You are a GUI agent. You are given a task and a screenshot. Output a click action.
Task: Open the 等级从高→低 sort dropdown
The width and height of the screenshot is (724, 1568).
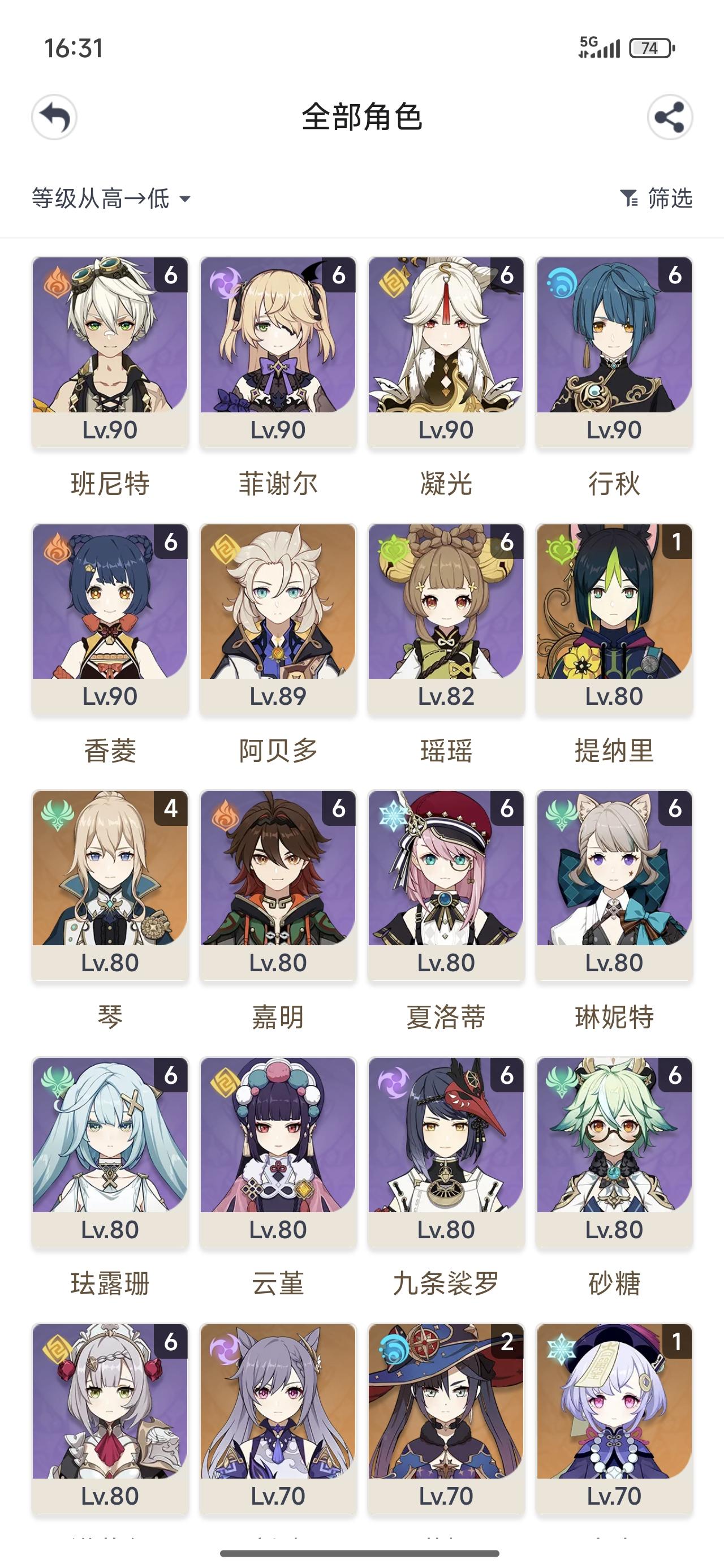point(101,198)
